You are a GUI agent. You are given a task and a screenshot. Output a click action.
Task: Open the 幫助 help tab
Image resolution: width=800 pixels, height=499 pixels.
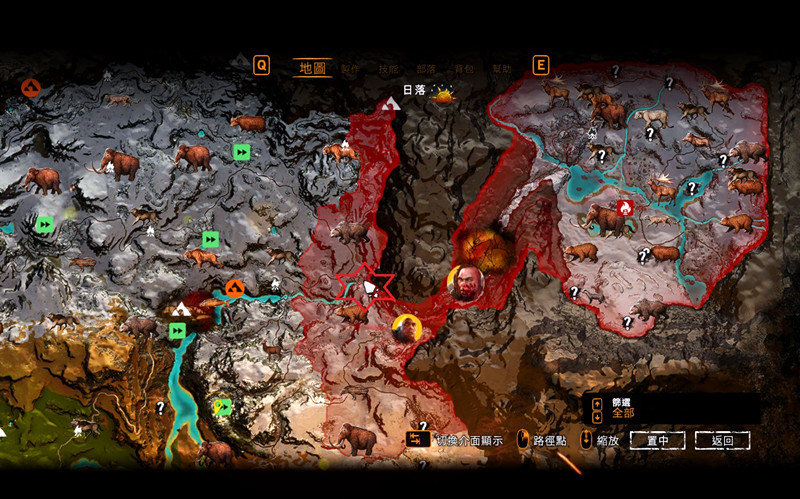click(x=501, y=69)
